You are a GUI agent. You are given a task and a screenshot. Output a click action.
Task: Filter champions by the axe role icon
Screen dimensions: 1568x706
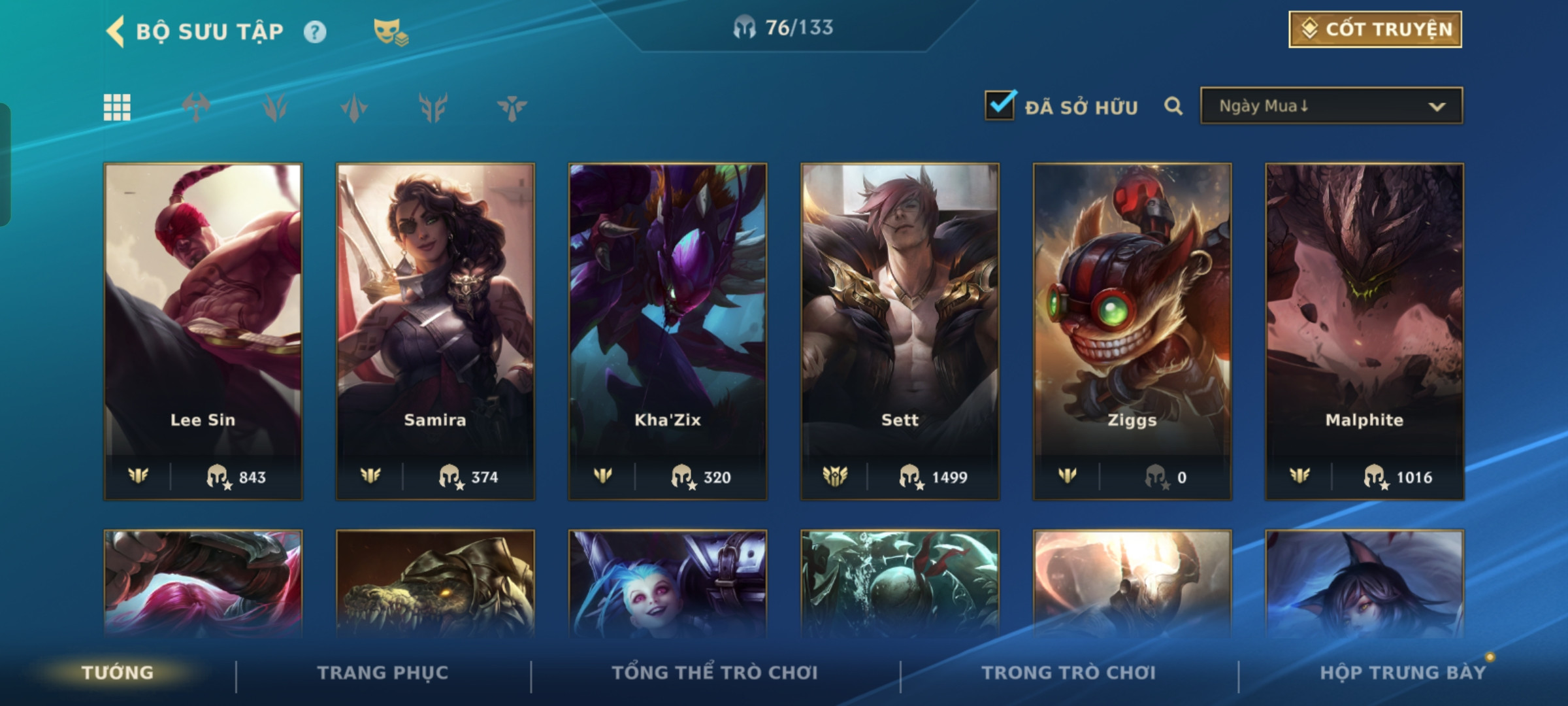(x=196, y=107)
